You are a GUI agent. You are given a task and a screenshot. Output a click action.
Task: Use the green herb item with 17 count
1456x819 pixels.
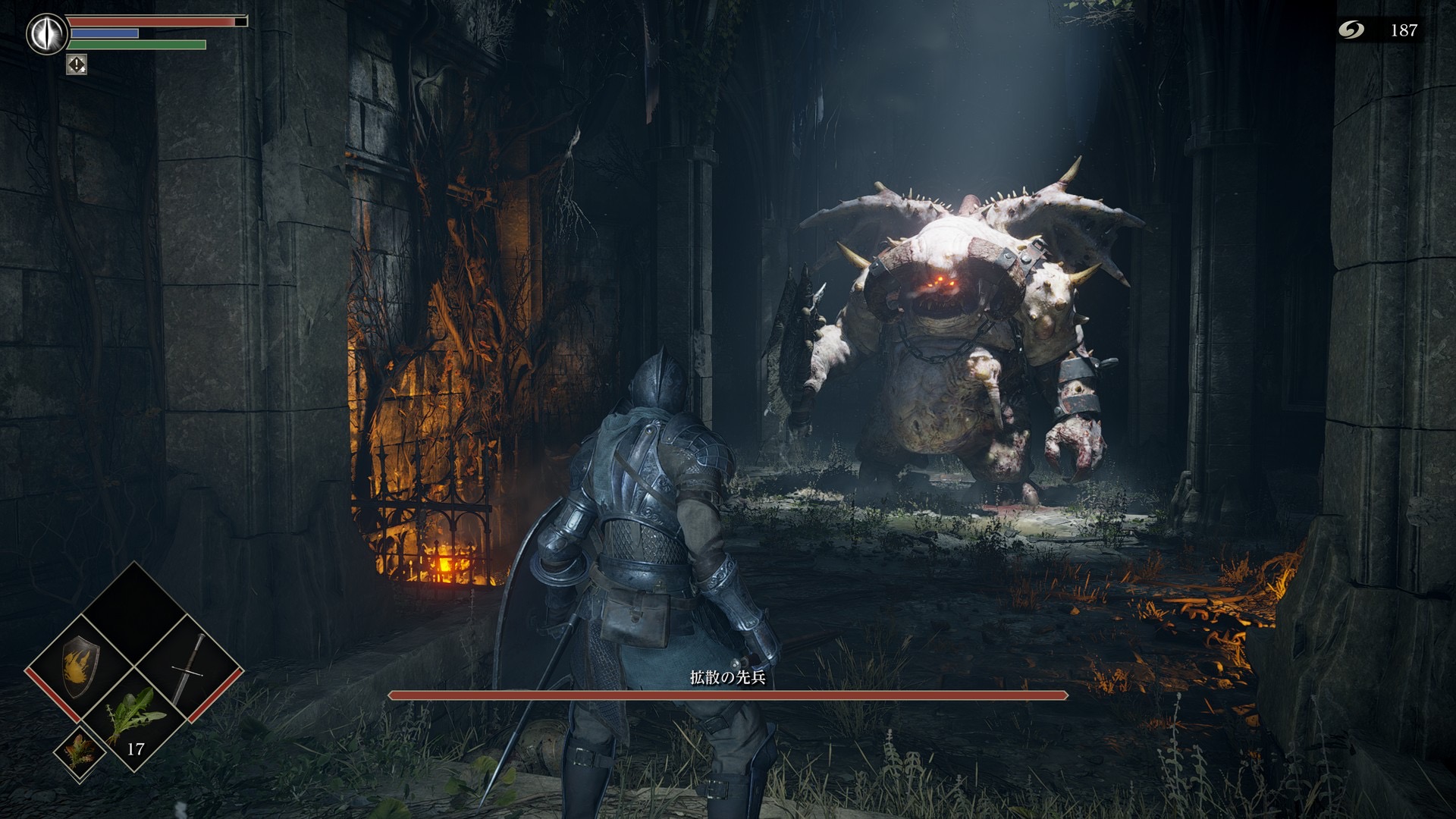click(135, 718)
